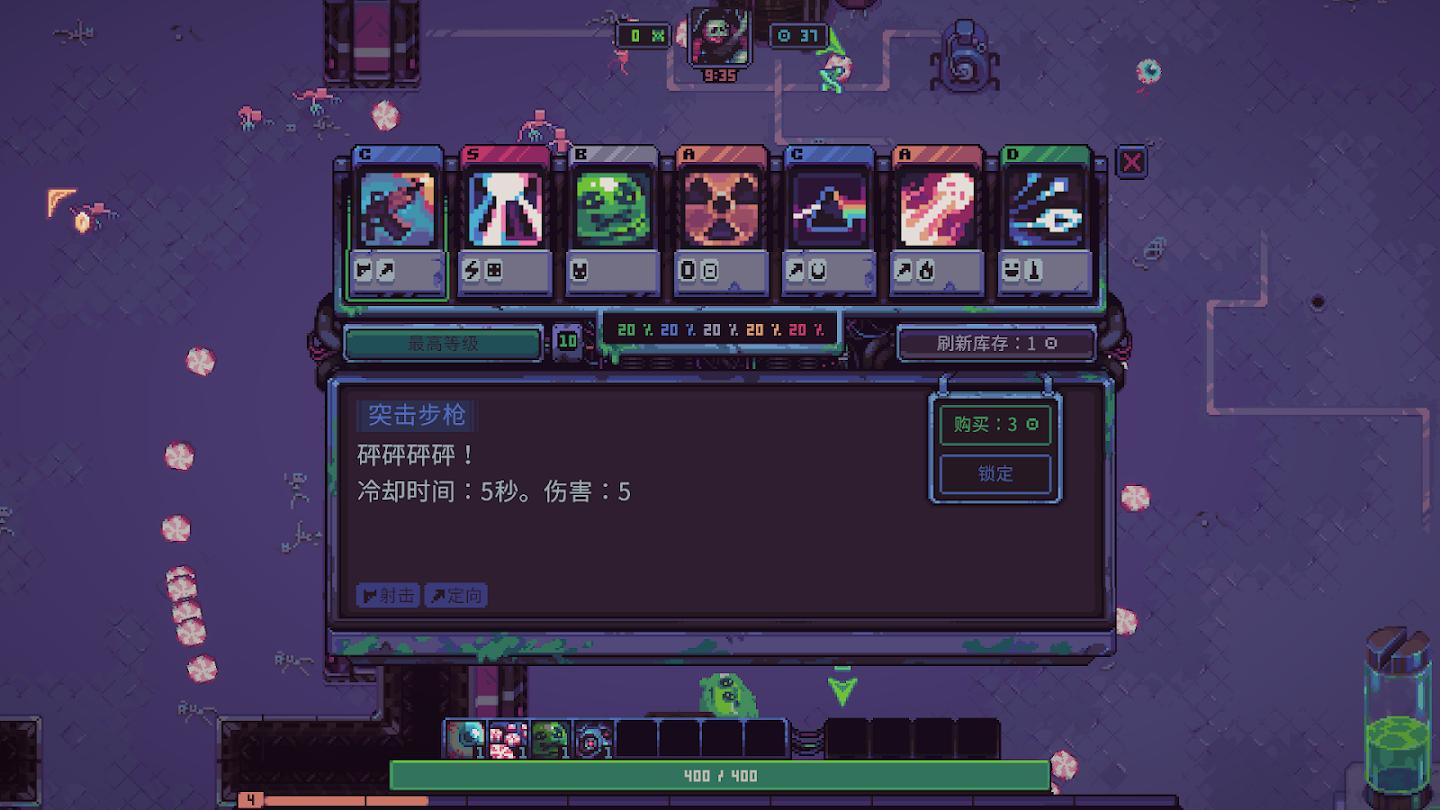Select the green slime card in the shop
1440x810 pixels.
pos(612,213)
